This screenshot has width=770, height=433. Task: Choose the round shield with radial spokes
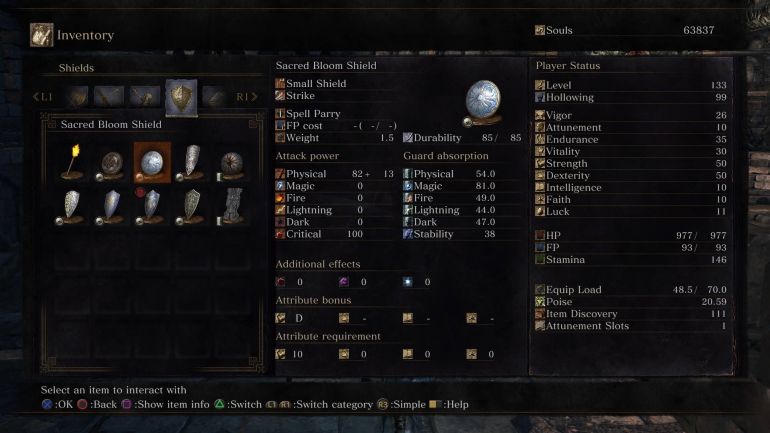pyautogui.click(x=233, y=161)
